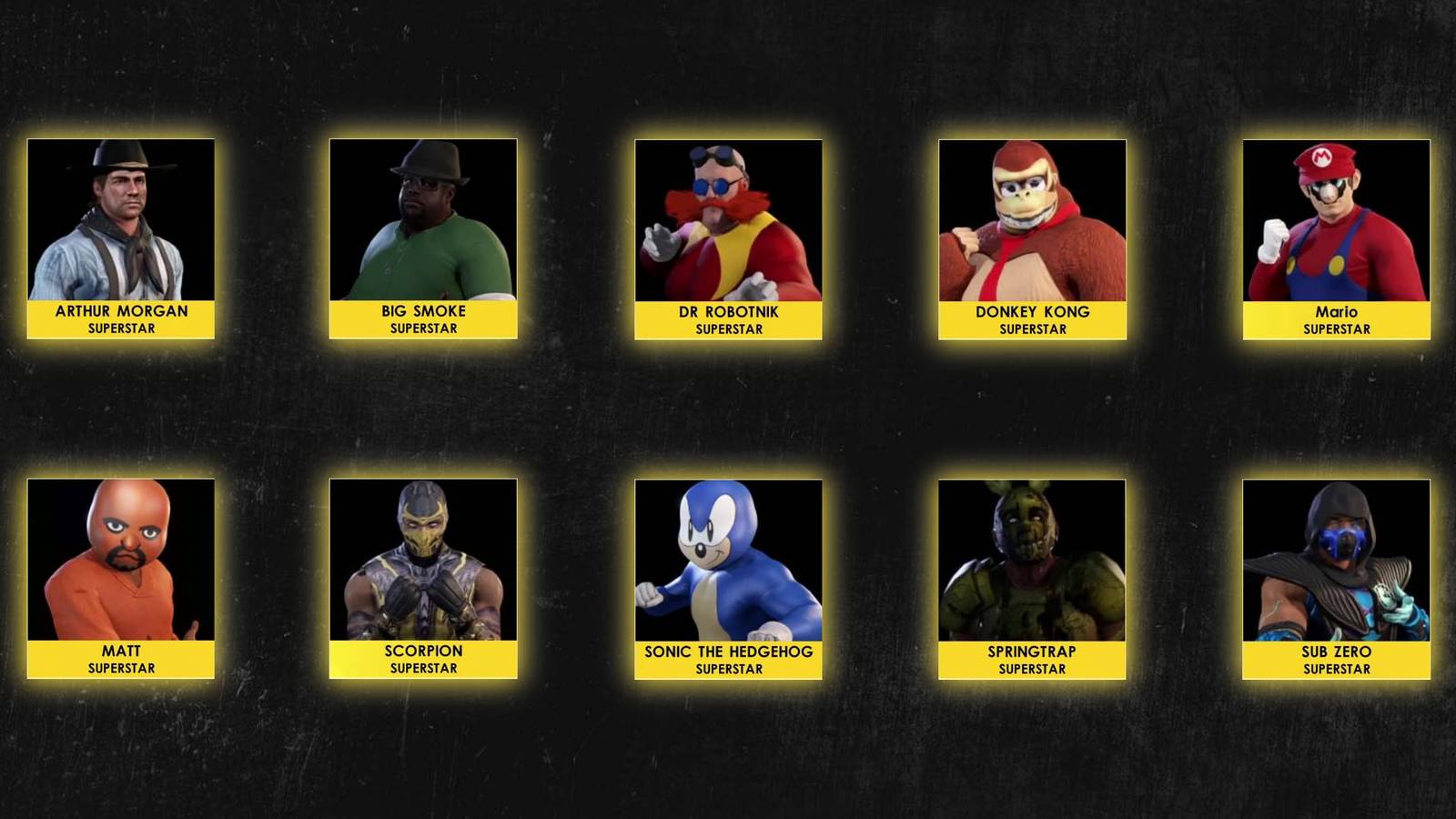Viewport: 1456px width, 819px height.
Task: Select the Scorpion superstar portrait
Action: 423,560
